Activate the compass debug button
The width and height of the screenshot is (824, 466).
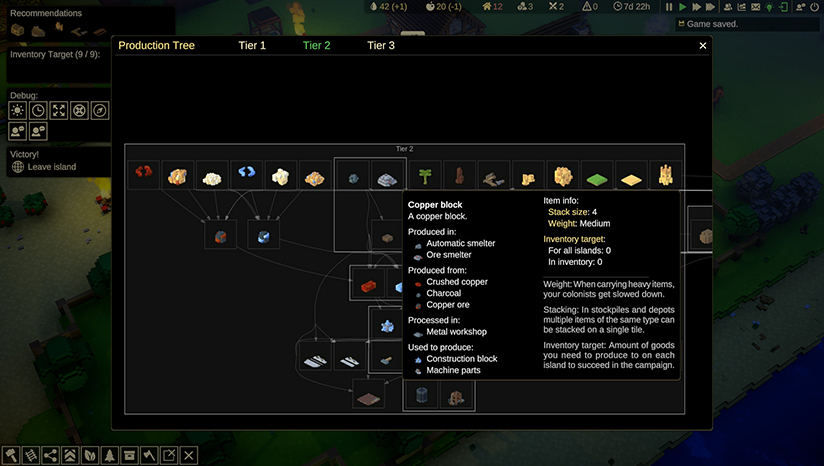point(100,111)
